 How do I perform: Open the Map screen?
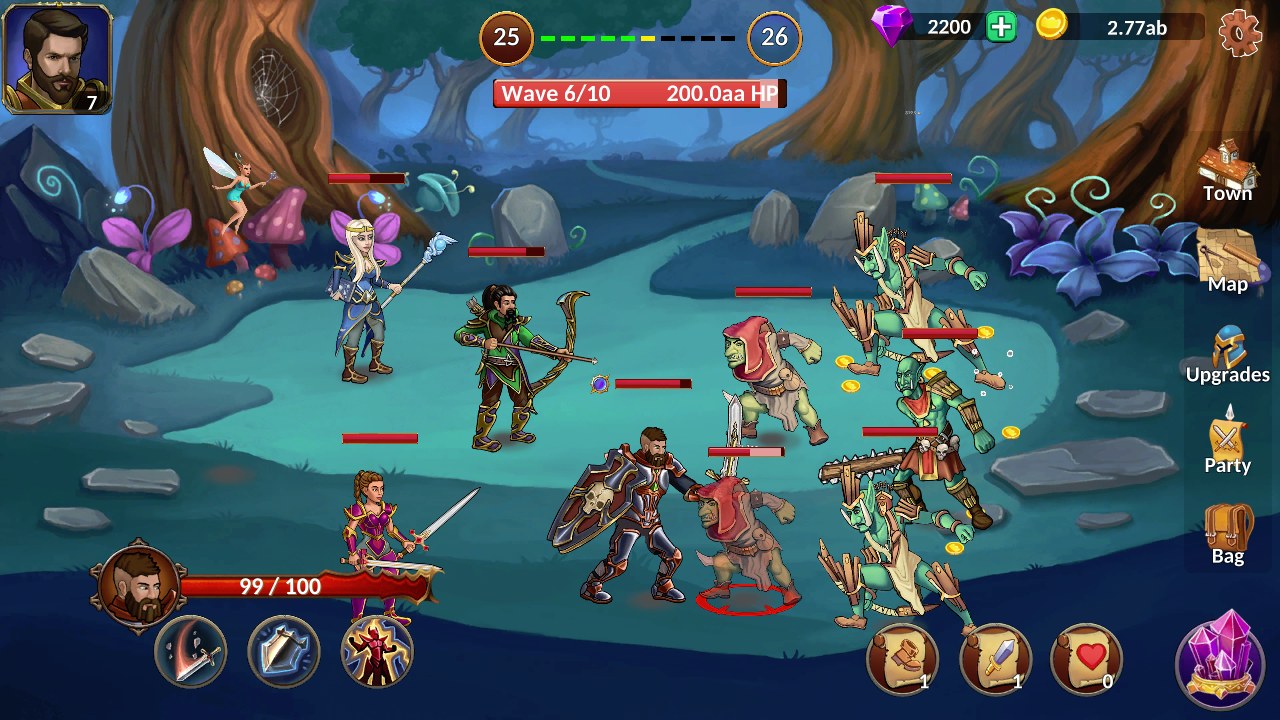pyautogui.click(x=1228, y=262)
